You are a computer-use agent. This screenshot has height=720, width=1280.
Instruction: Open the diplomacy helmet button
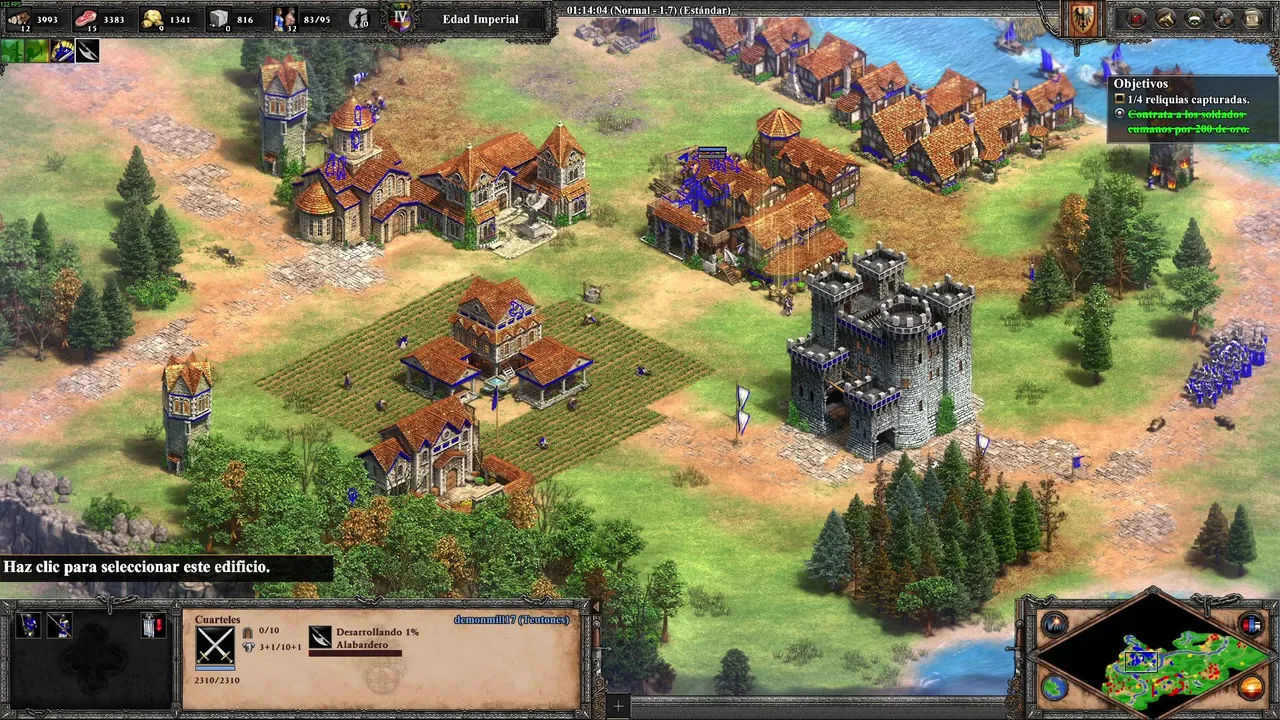pyautogui.click(x=1195, y=18)
